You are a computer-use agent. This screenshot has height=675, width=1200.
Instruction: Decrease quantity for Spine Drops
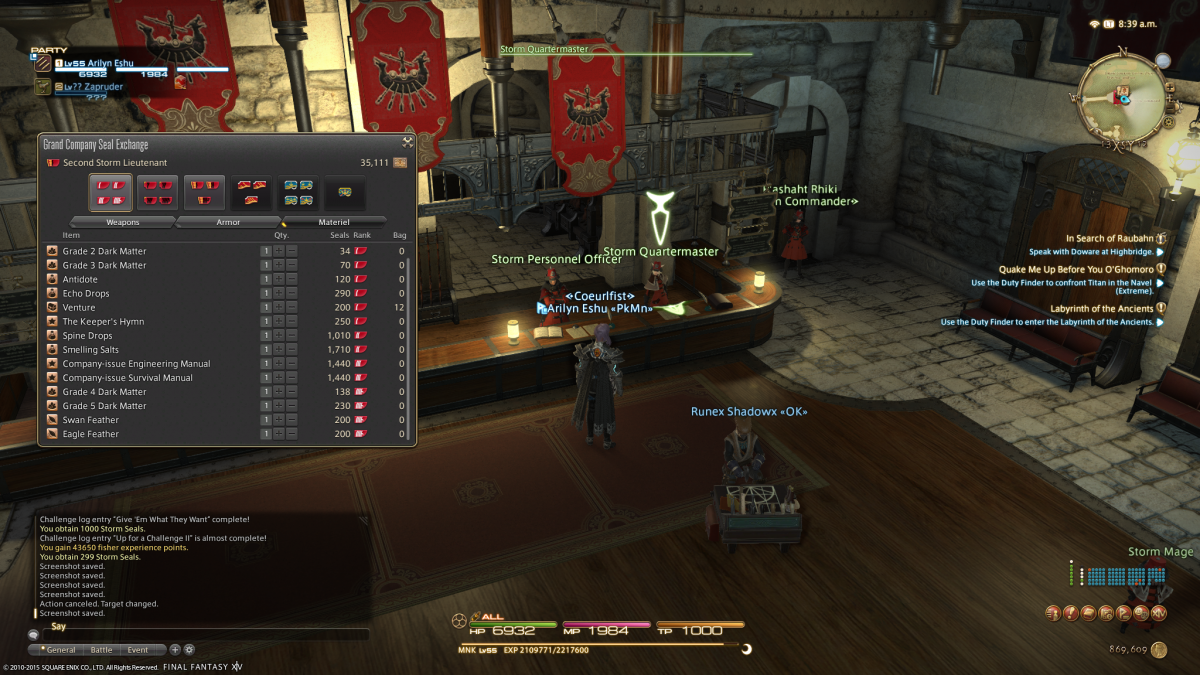click(x=292, y=336)
